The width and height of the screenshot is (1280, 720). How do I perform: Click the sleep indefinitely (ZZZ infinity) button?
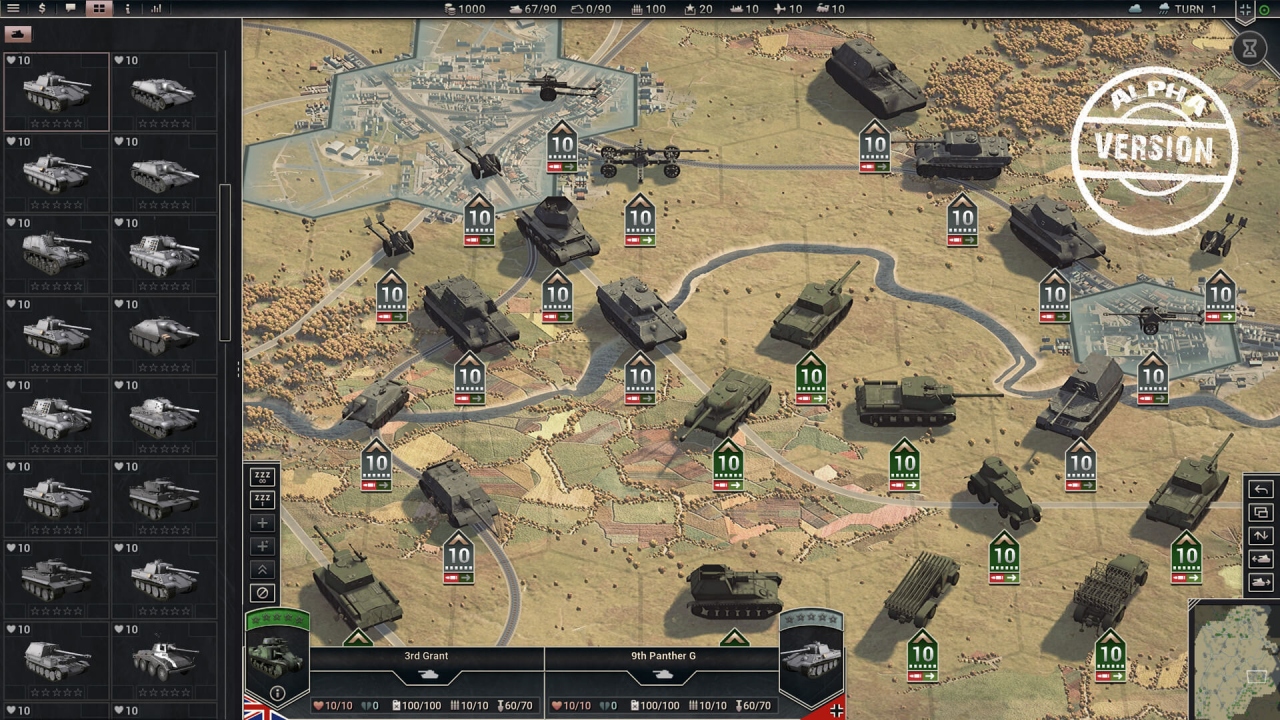click(x=262, y=477)
